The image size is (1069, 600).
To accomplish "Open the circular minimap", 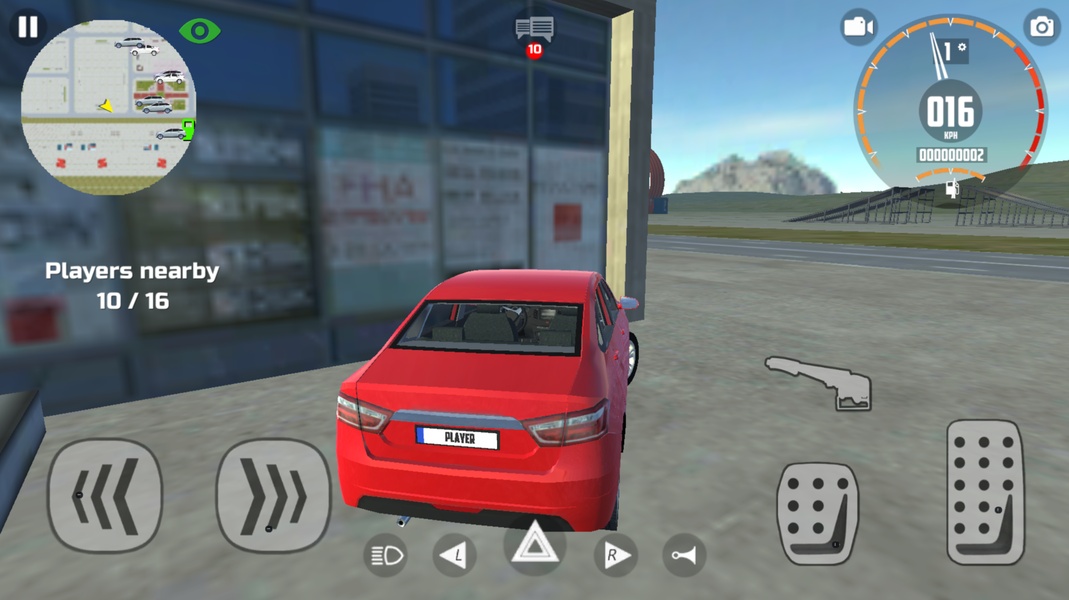I will click(108, 108).
